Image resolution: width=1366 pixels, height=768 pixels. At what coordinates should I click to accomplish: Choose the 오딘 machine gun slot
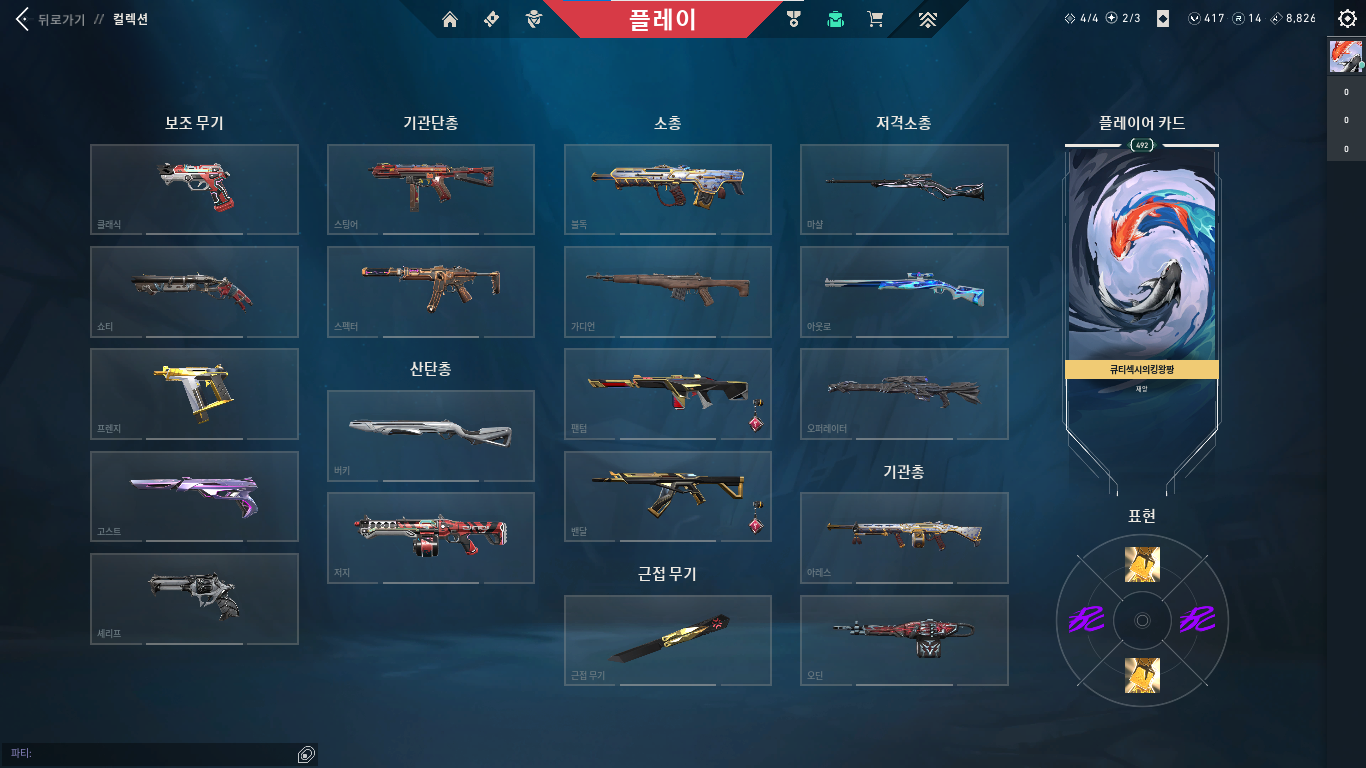pyautogui.click(x=904, y=640)
